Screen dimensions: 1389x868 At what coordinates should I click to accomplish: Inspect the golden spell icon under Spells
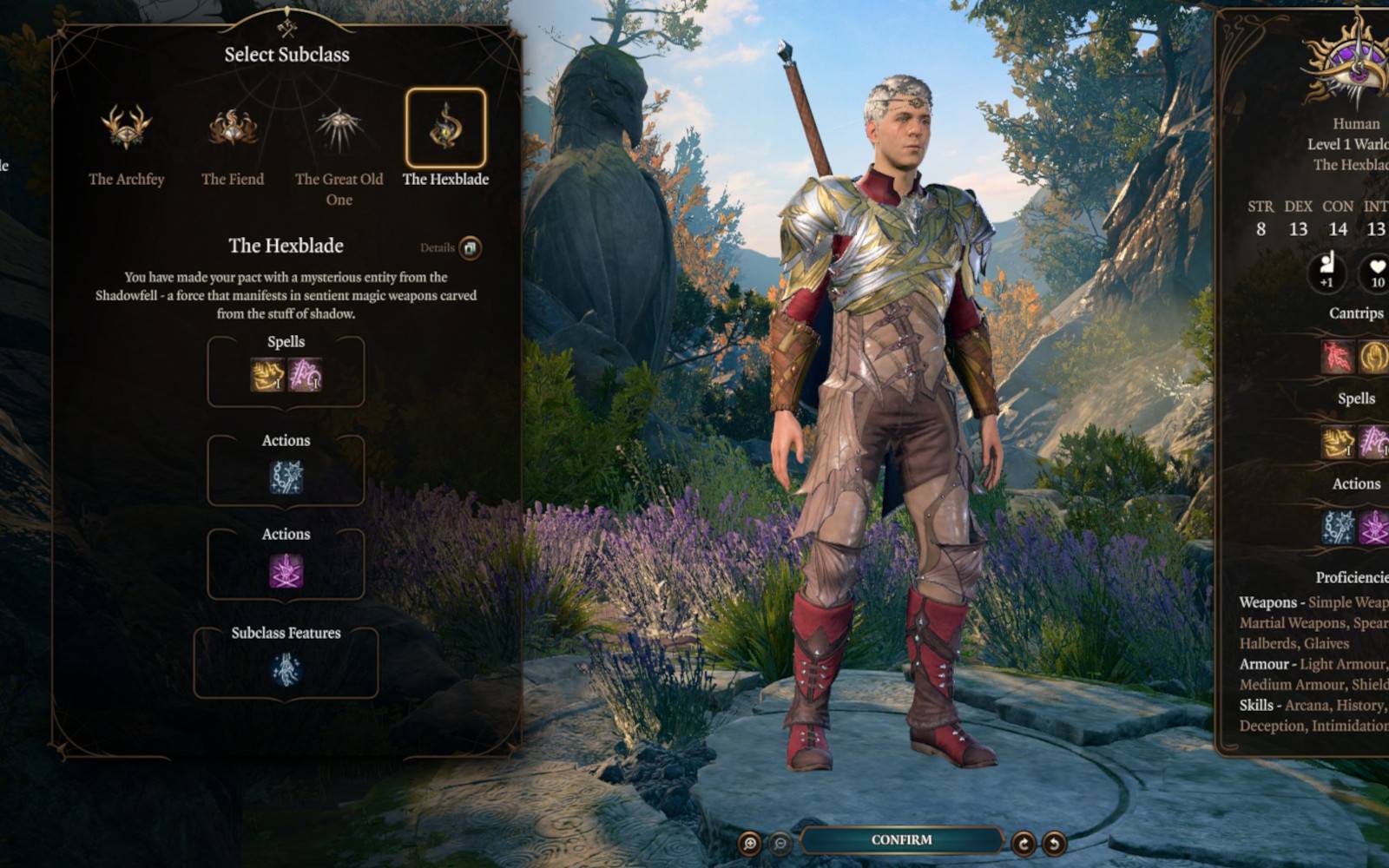point(267,375)
